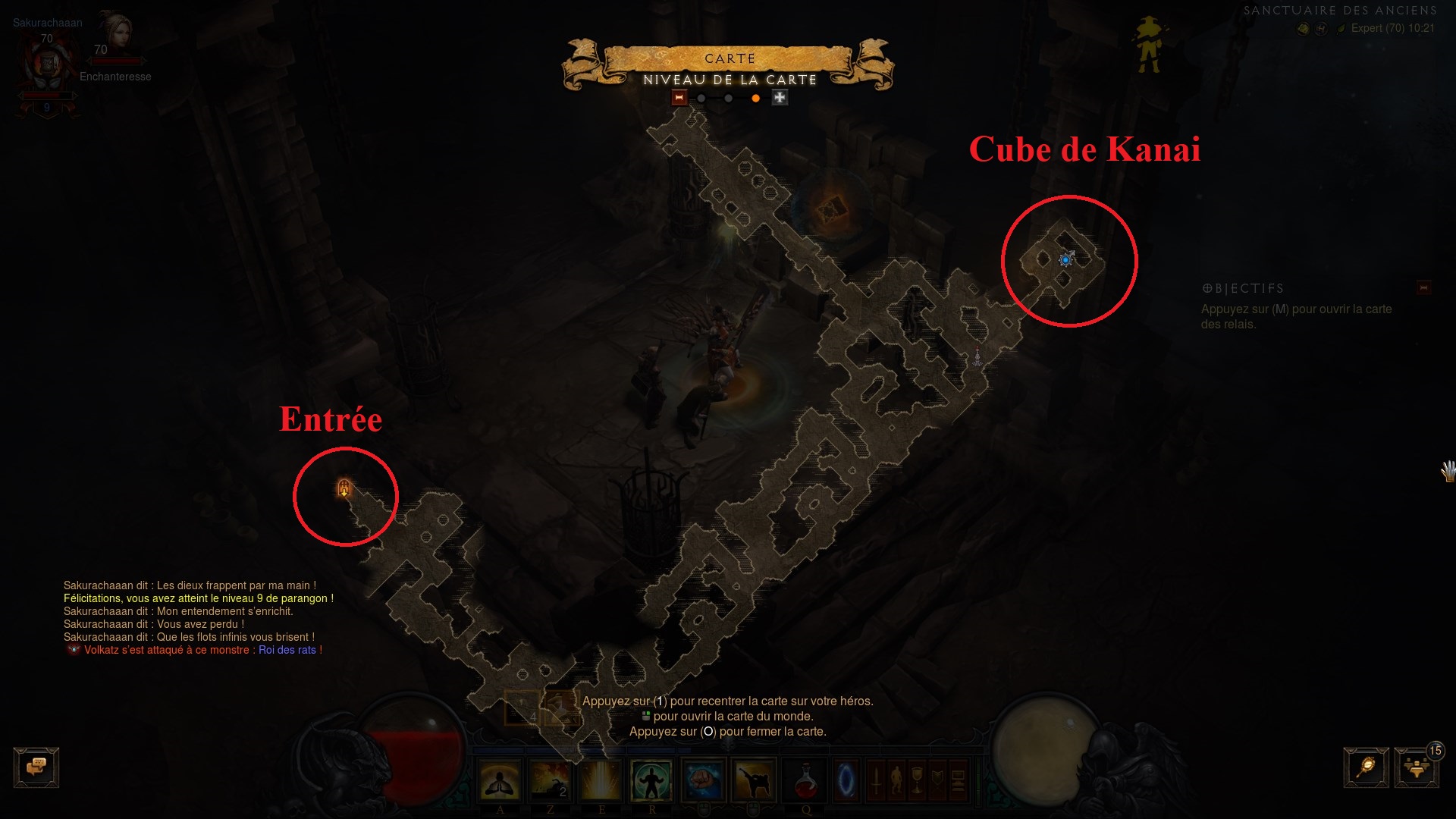Open the panel icon showing the 15 badge
The width and height of the screenshot is (1456, 819).
(x=1417, y=766)
